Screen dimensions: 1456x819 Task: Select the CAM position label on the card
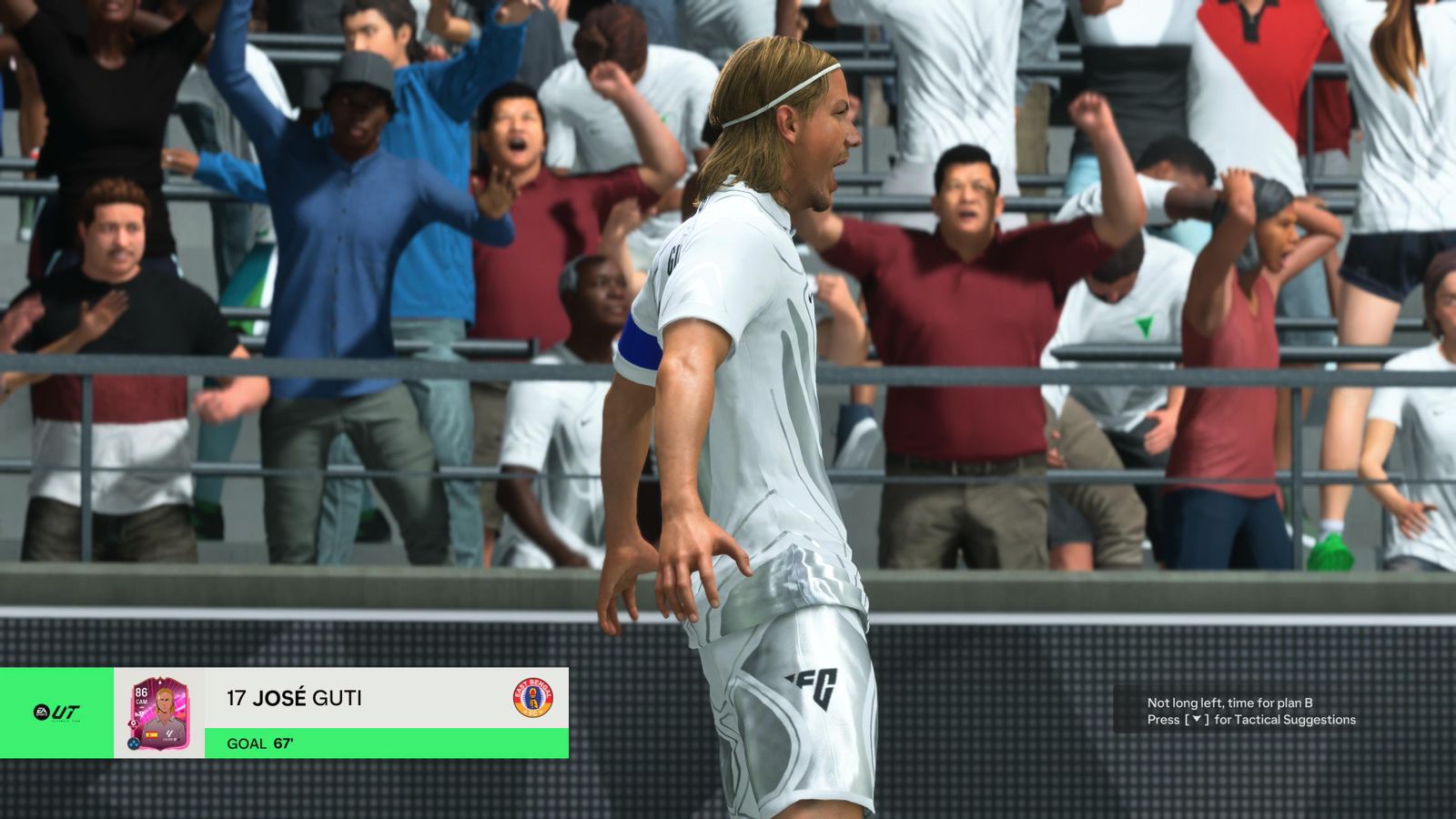point(140,702)
